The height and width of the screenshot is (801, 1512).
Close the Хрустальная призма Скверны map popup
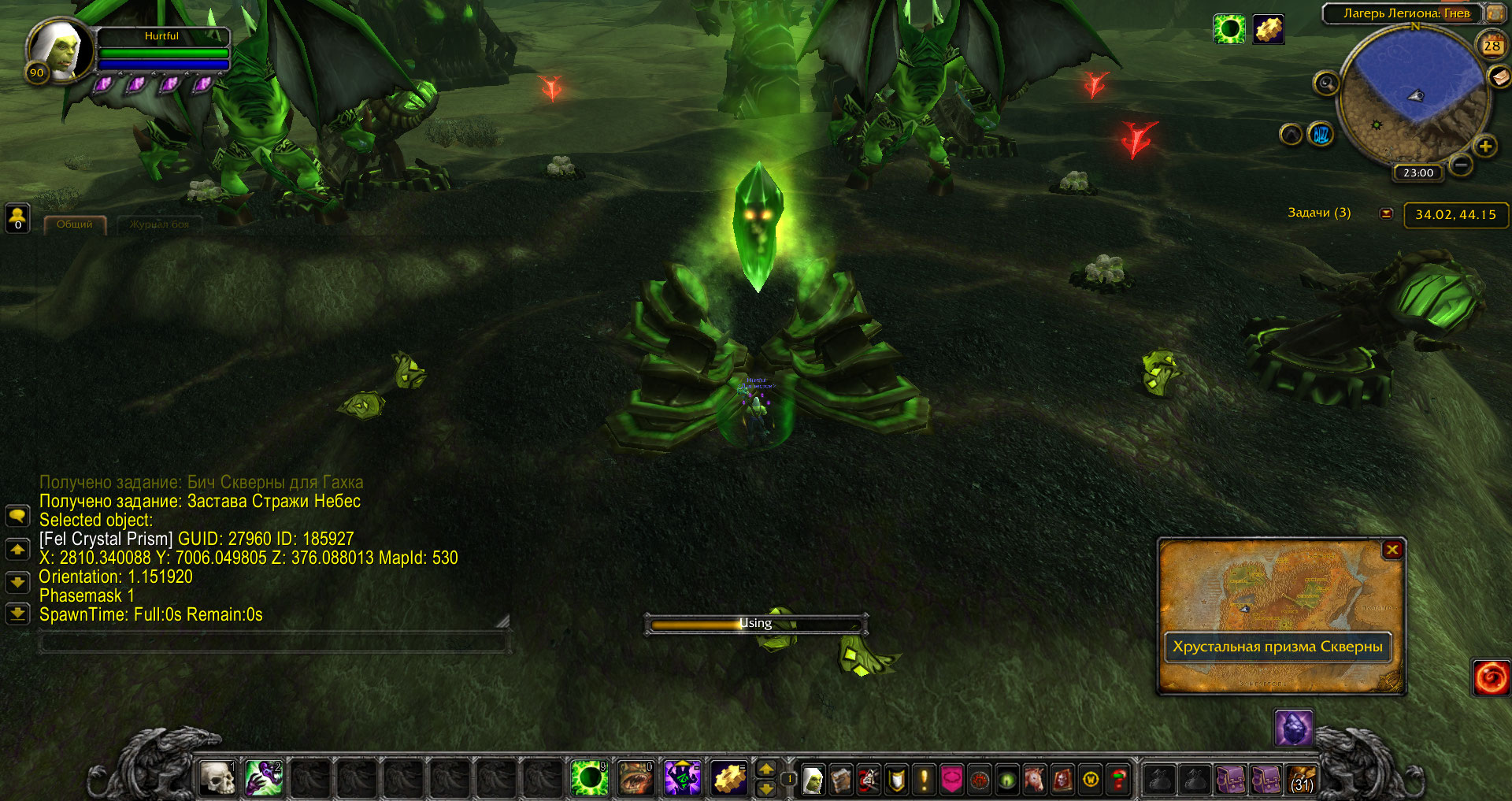1392,550
